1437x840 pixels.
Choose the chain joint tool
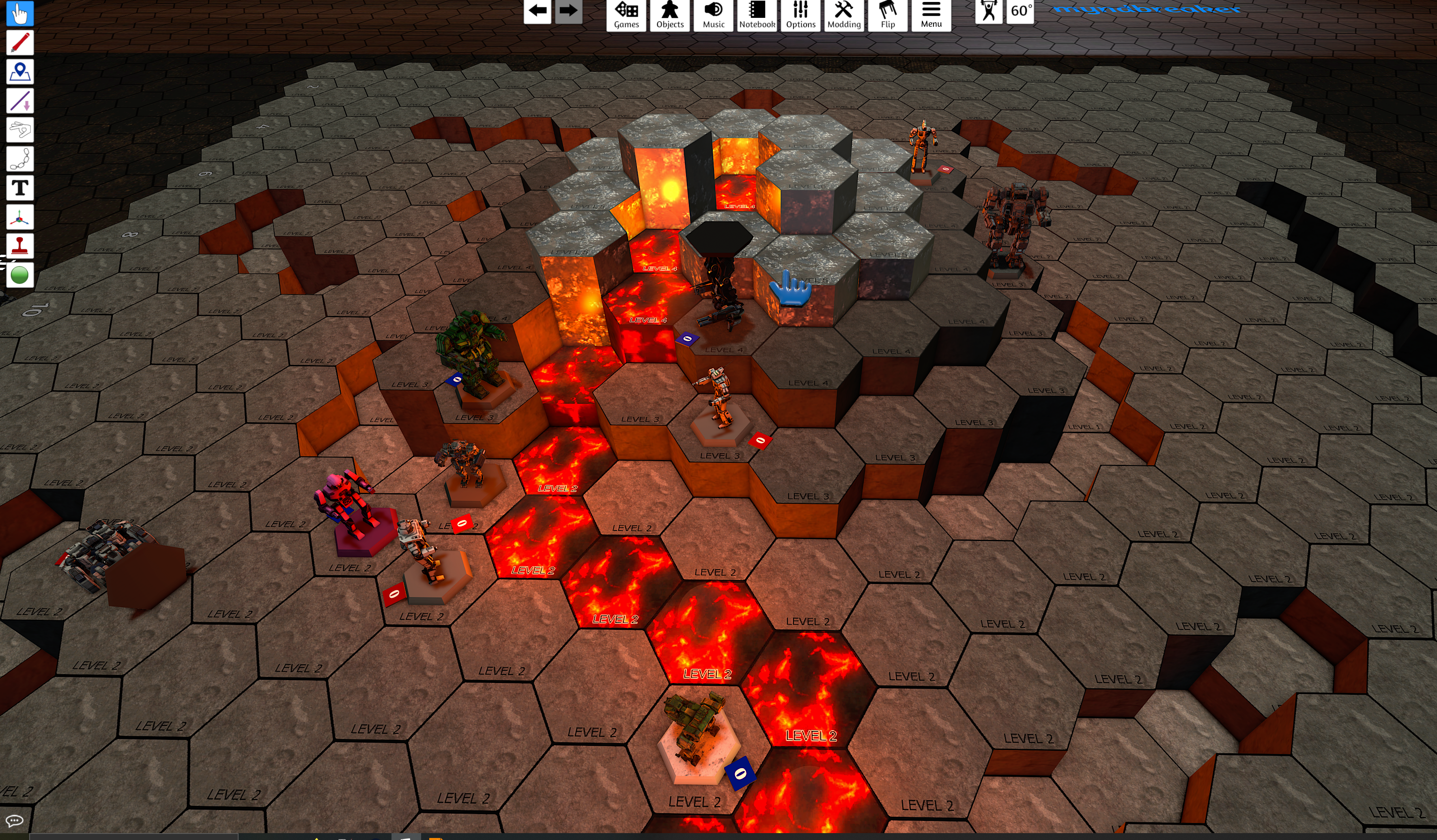coord(20,159)
